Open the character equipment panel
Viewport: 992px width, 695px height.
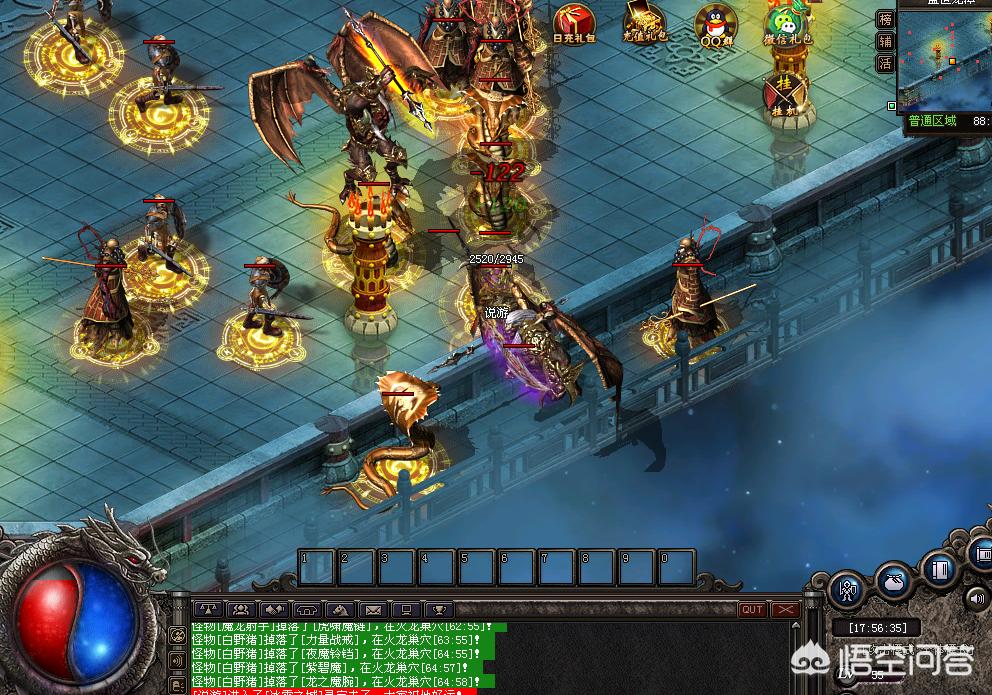tap(848, 590)
